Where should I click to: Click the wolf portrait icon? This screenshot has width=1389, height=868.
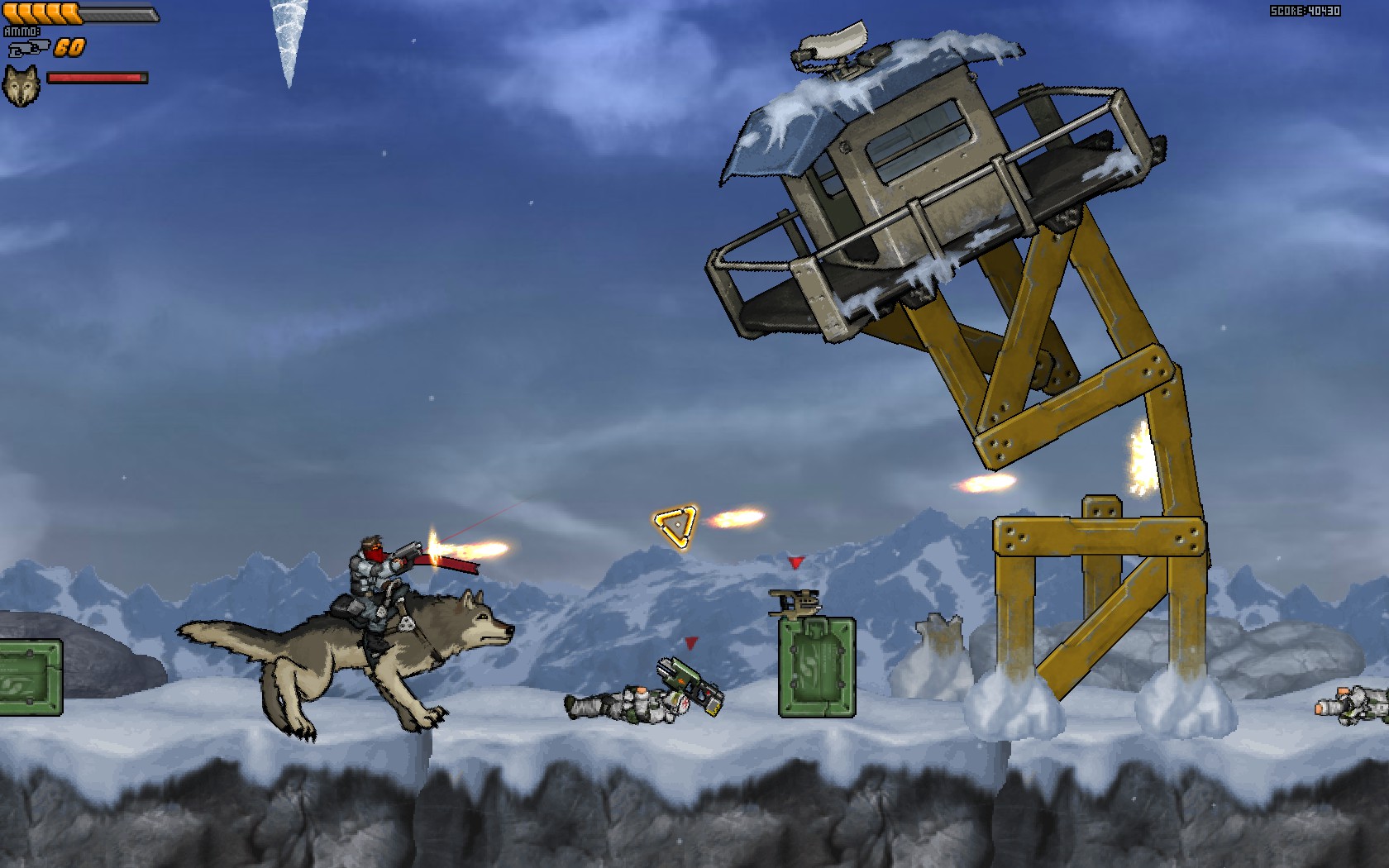pyautogui.click(x=23, y=83)
